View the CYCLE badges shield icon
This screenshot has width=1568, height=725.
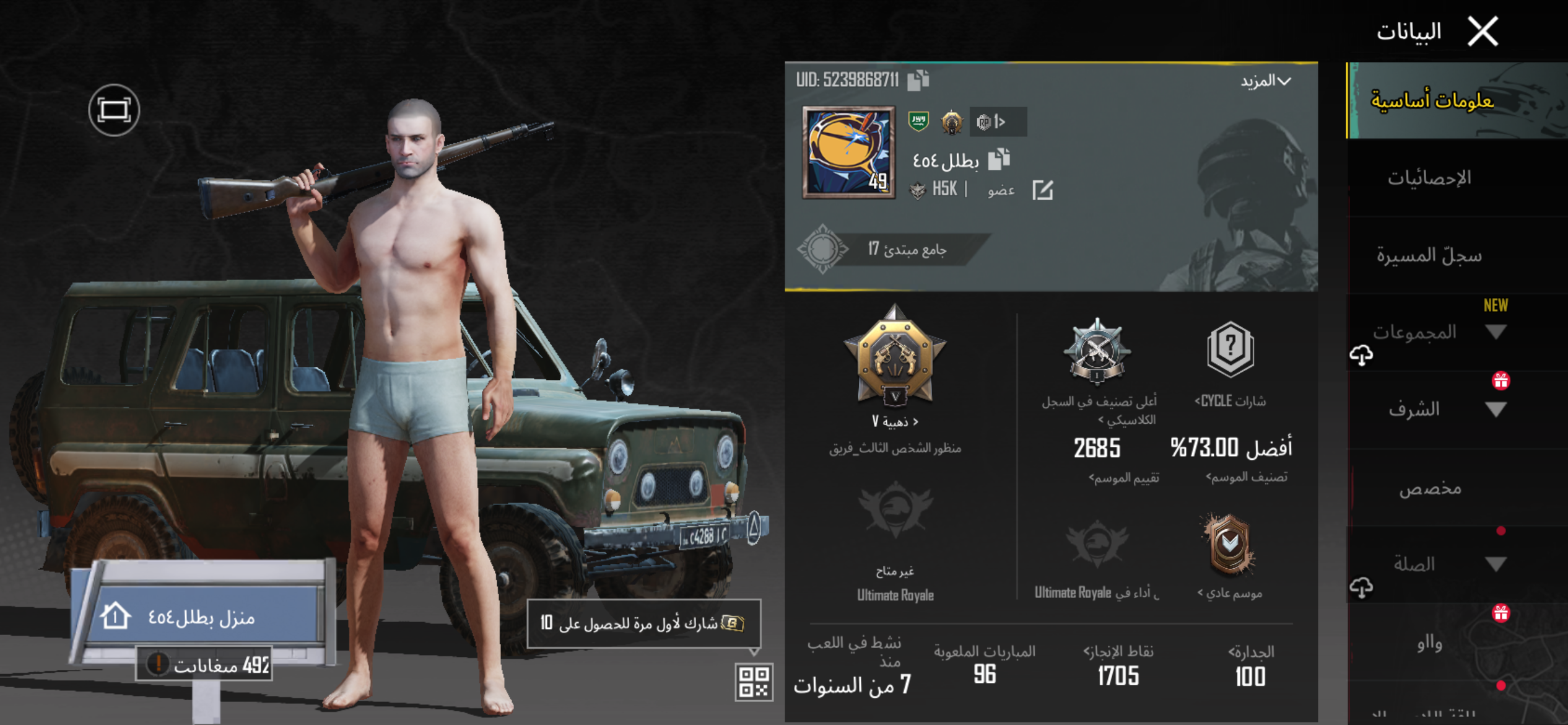1230,349
